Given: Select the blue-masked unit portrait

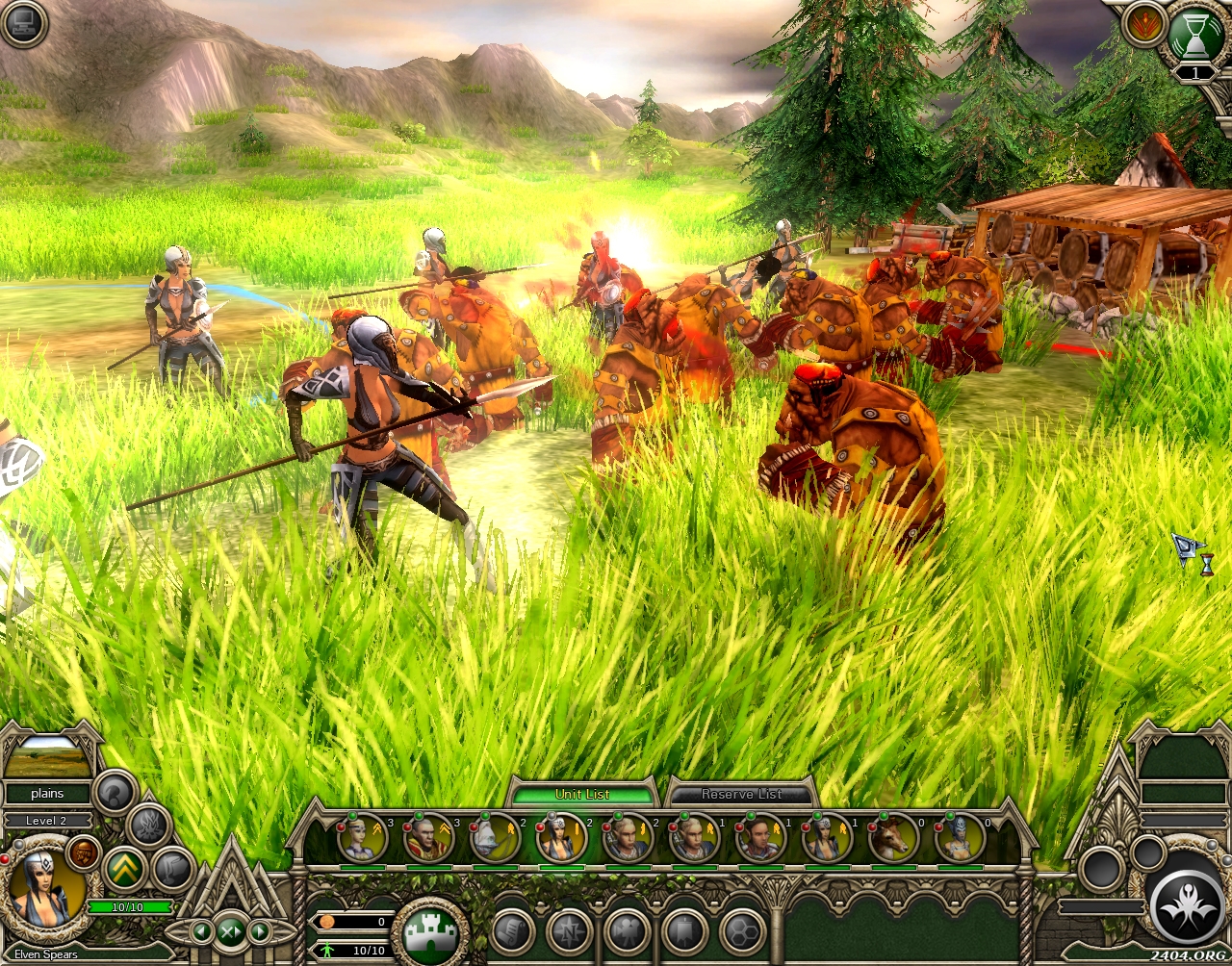Looking at the screenshot, I should click(960, 838).
